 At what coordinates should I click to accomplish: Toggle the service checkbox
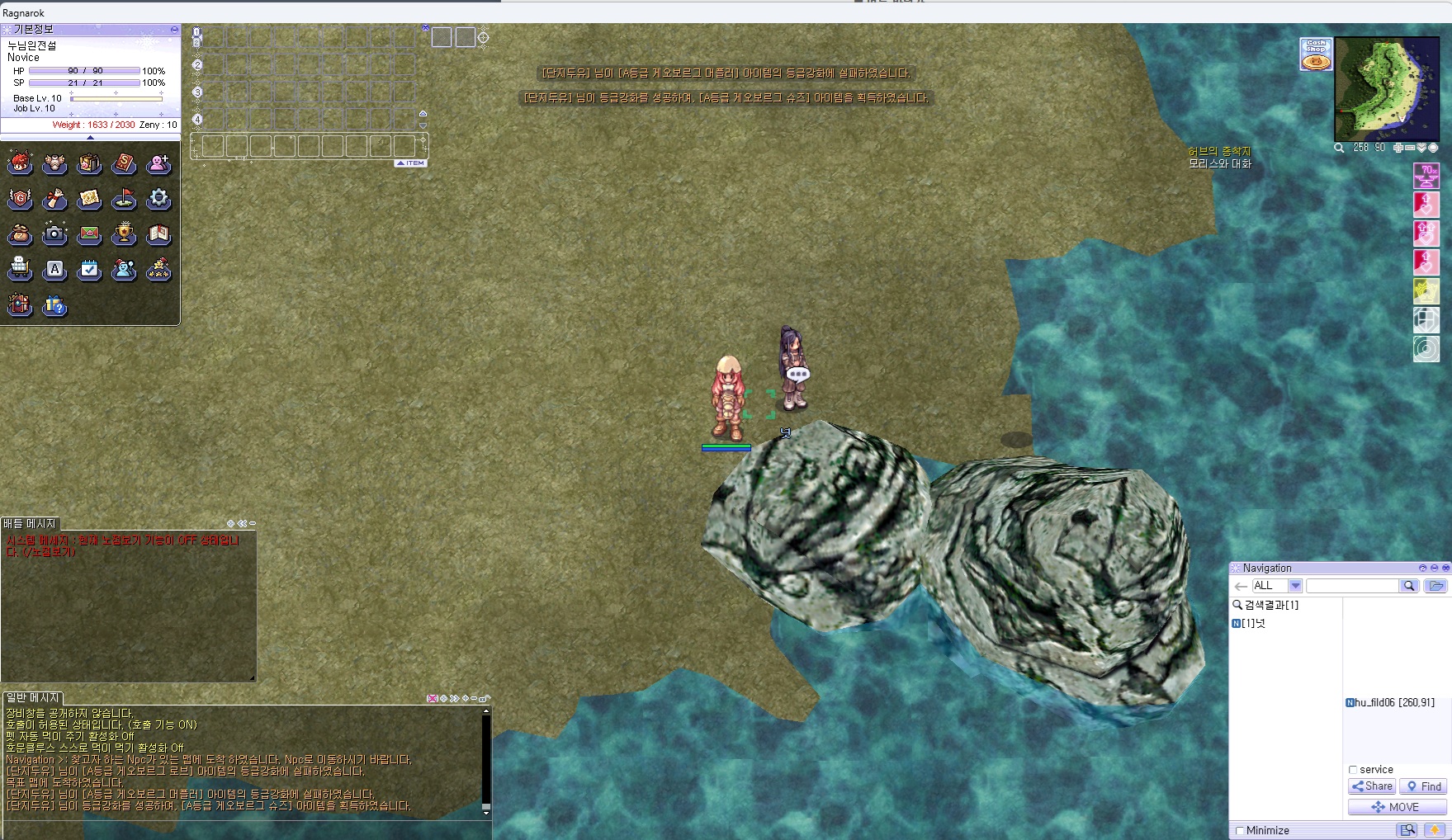(1353, 770)
